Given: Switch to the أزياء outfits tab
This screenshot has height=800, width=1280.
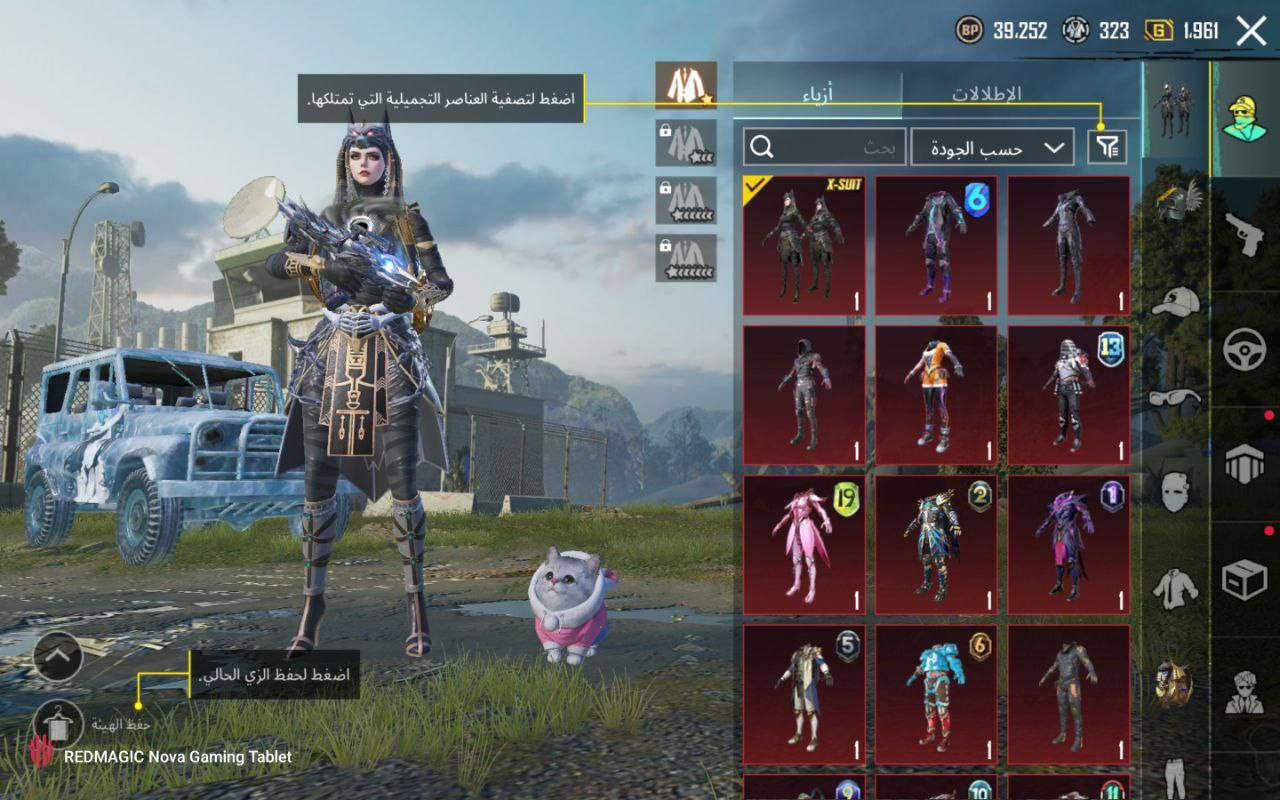Looking at the screenshot, I should click(x=817, y=94).
